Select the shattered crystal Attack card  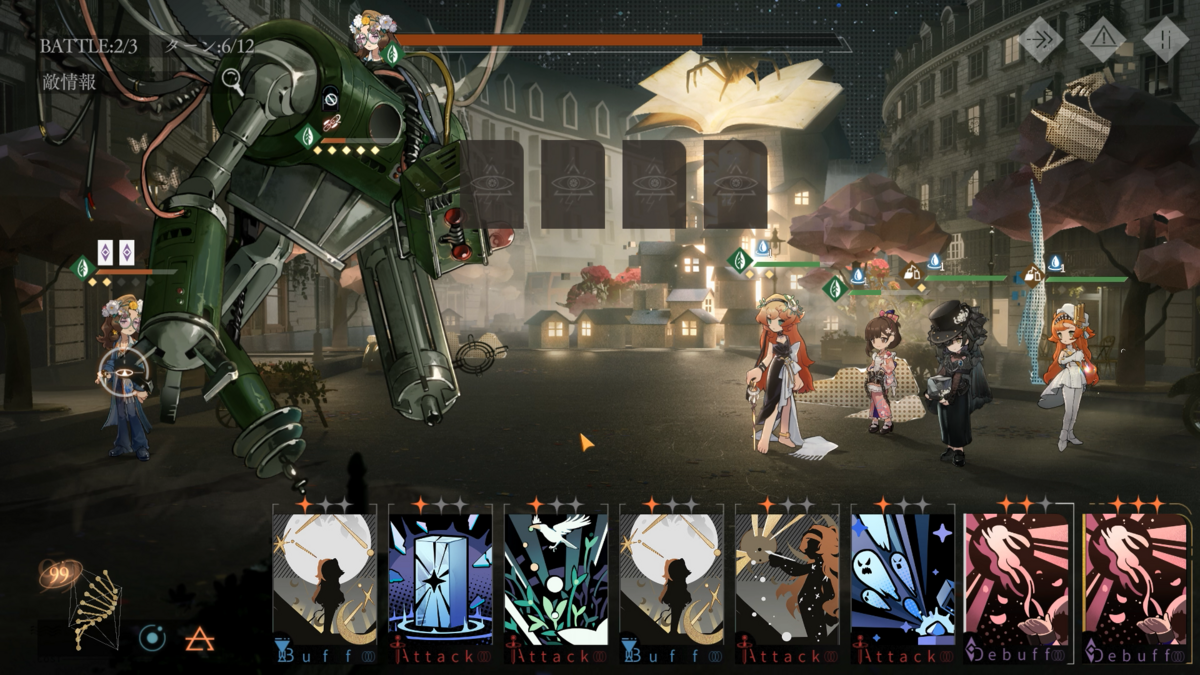pos(440,582)
